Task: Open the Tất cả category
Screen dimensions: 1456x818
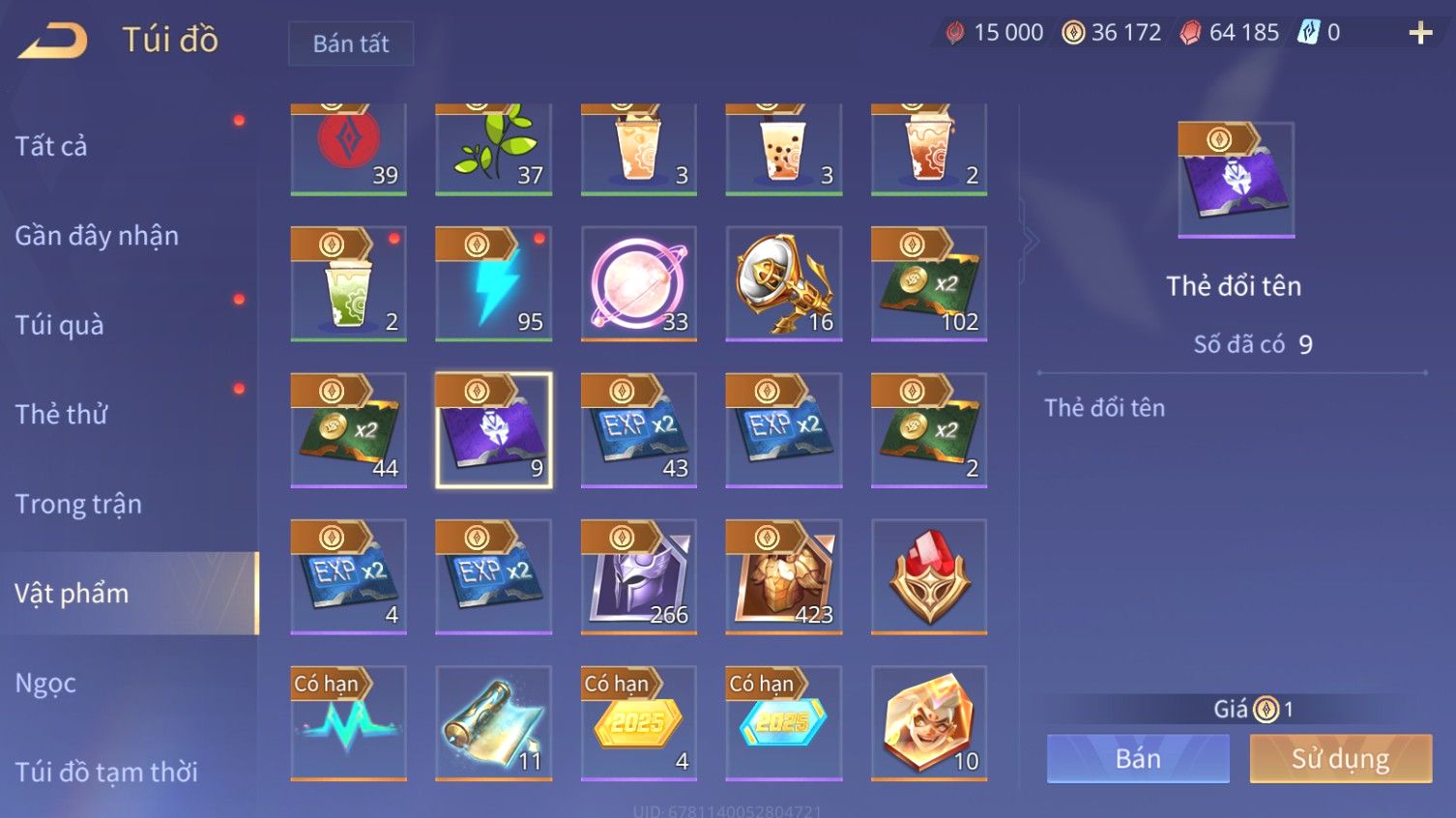Action: click(51, 146)
